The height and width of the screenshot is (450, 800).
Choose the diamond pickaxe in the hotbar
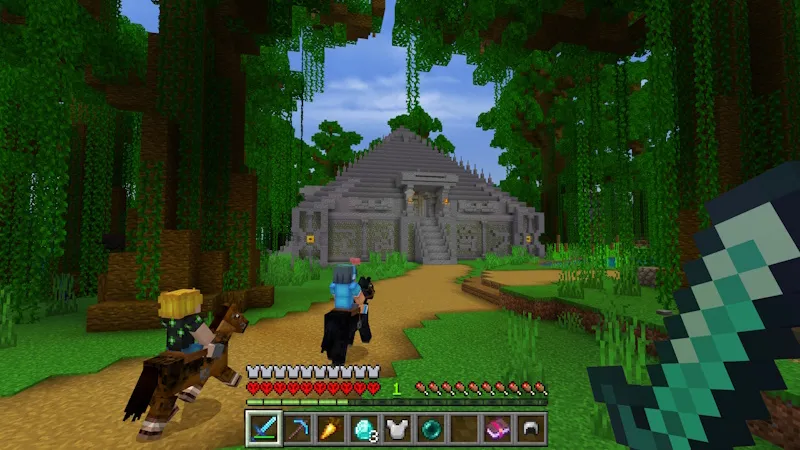click(296, 428)
